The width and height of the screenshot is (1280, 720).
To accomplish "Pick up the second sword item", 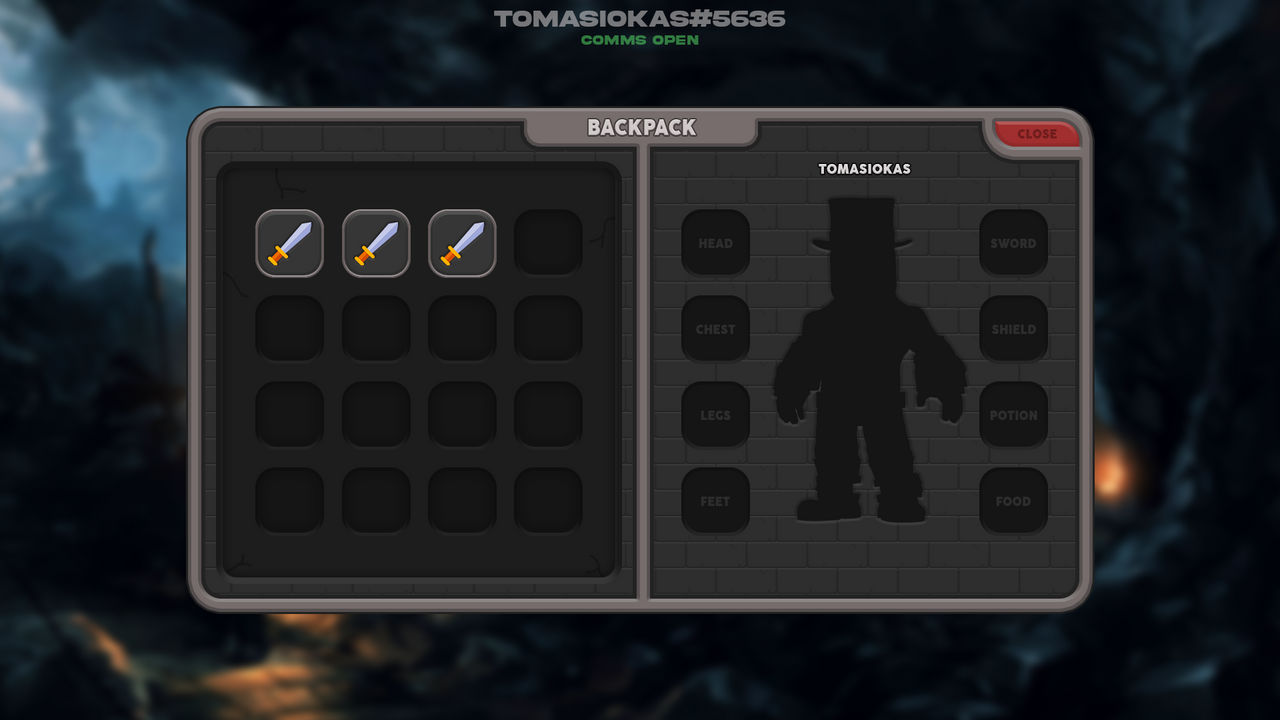I will 375,243.
